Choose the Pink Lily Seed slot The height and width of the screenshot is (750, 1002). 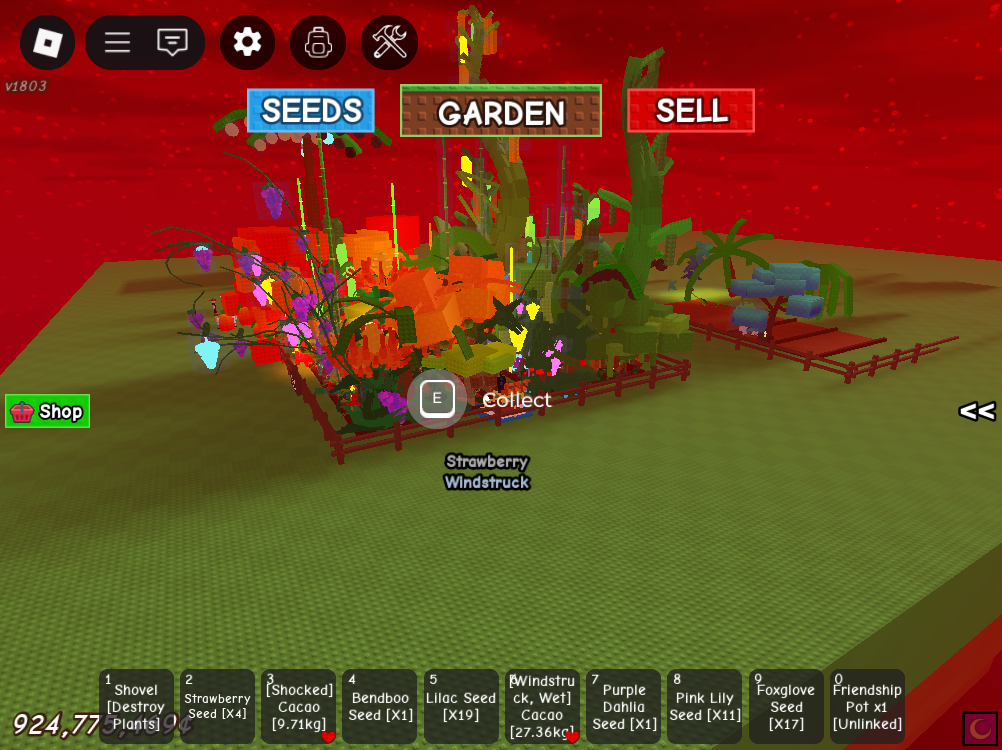point(705,707)
